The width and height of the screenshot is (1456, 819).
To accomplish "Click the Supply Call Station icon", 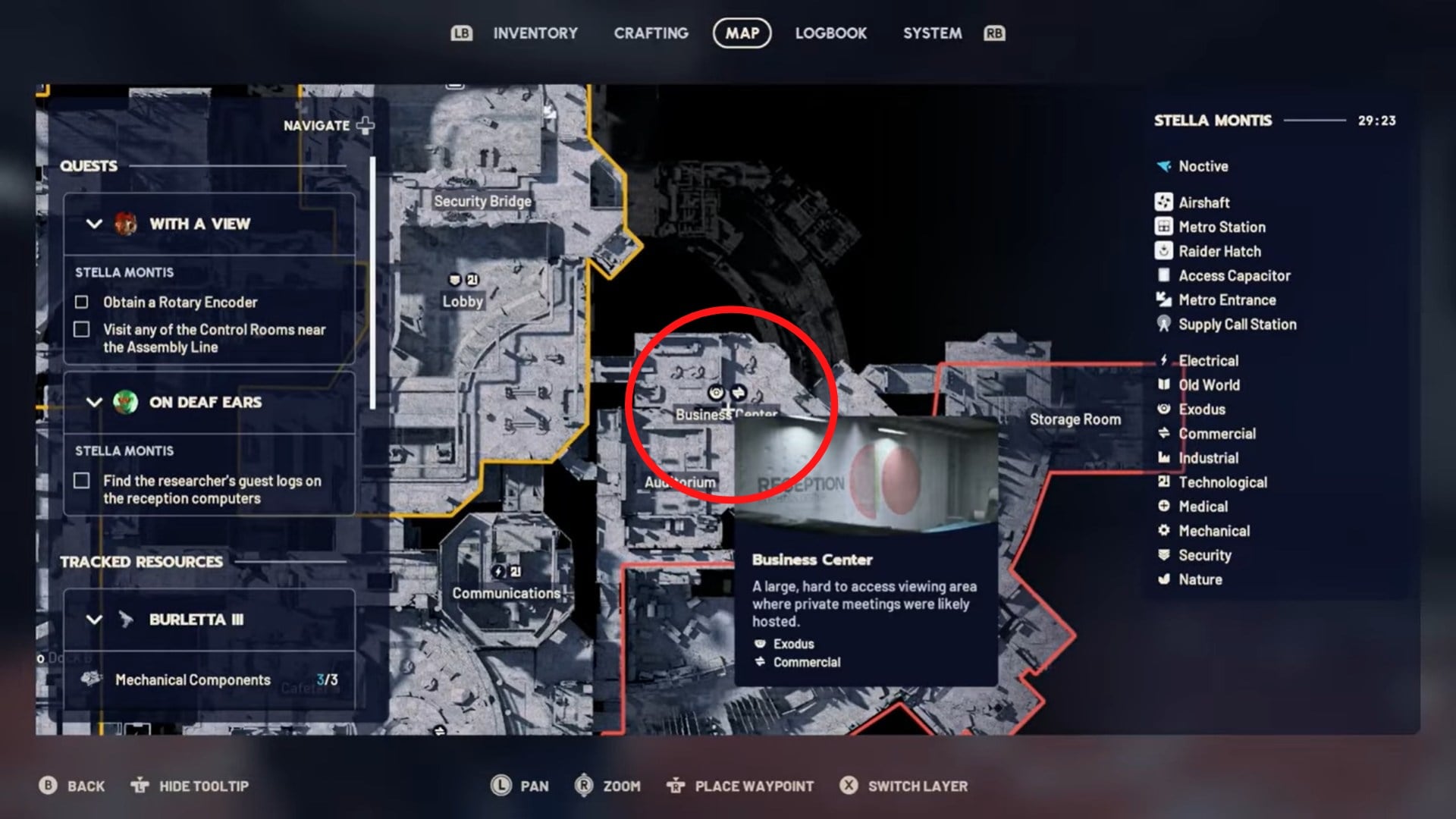I will point(1163,325).
